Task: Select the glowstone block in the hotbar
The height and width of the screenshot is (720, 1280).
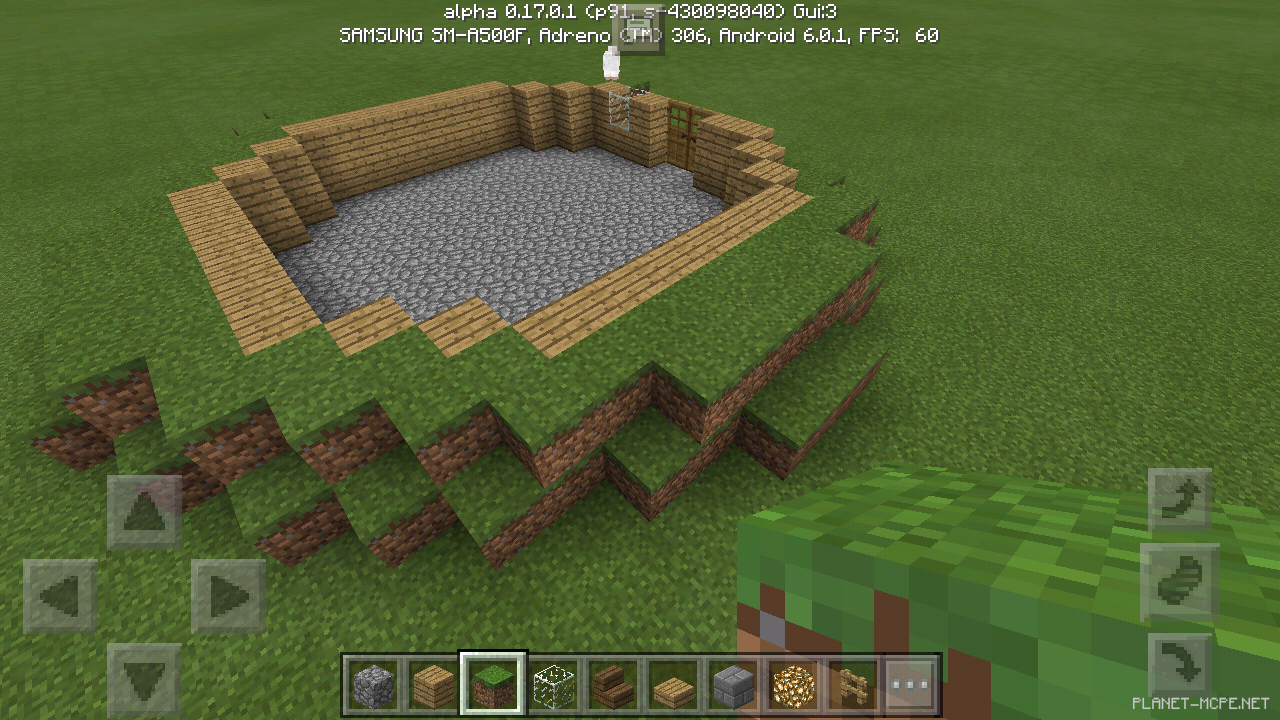Action: click(x=791, y=685)
